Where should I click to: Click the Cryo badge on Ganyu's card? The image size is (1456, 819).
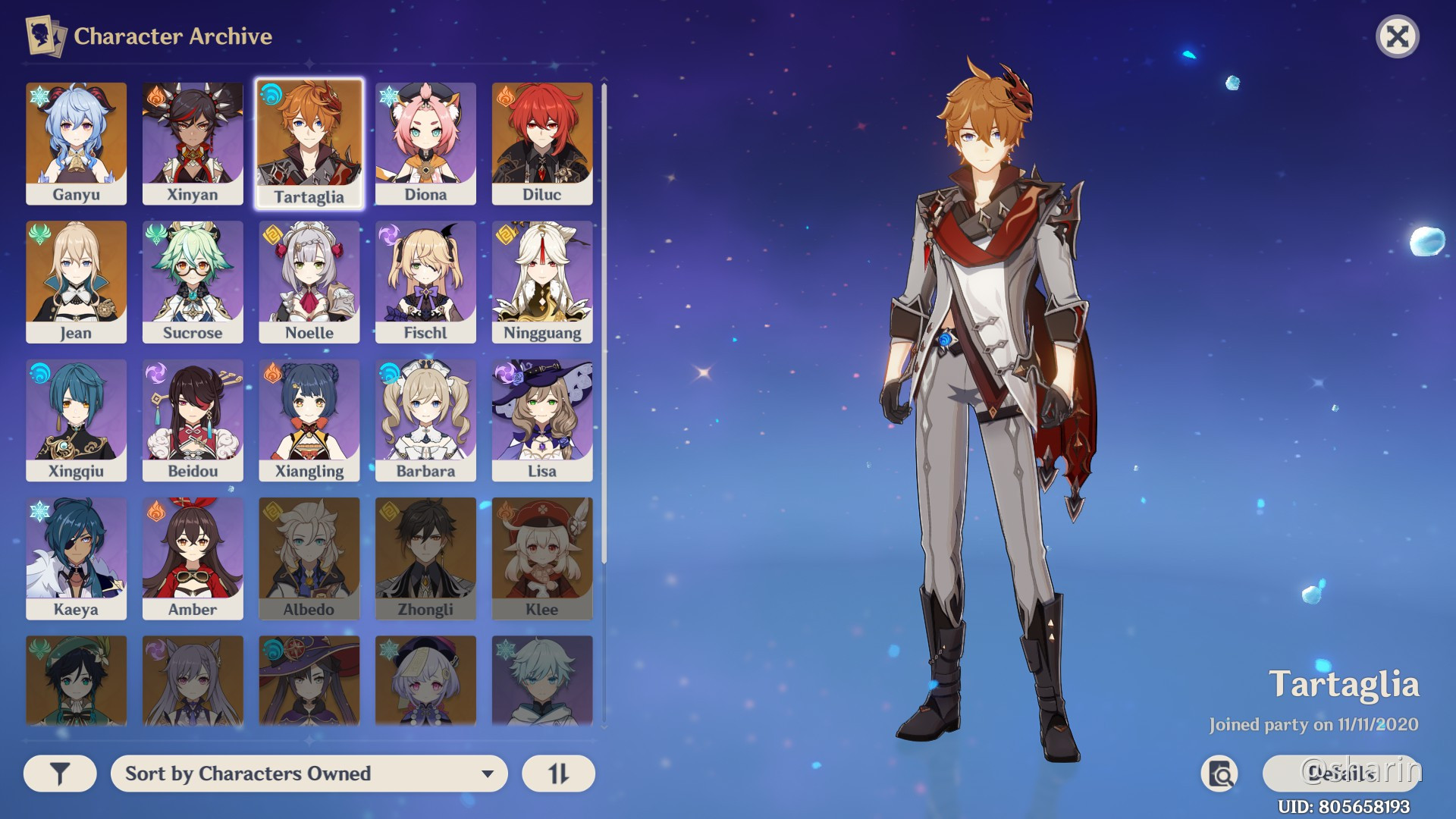click(37, 95)
